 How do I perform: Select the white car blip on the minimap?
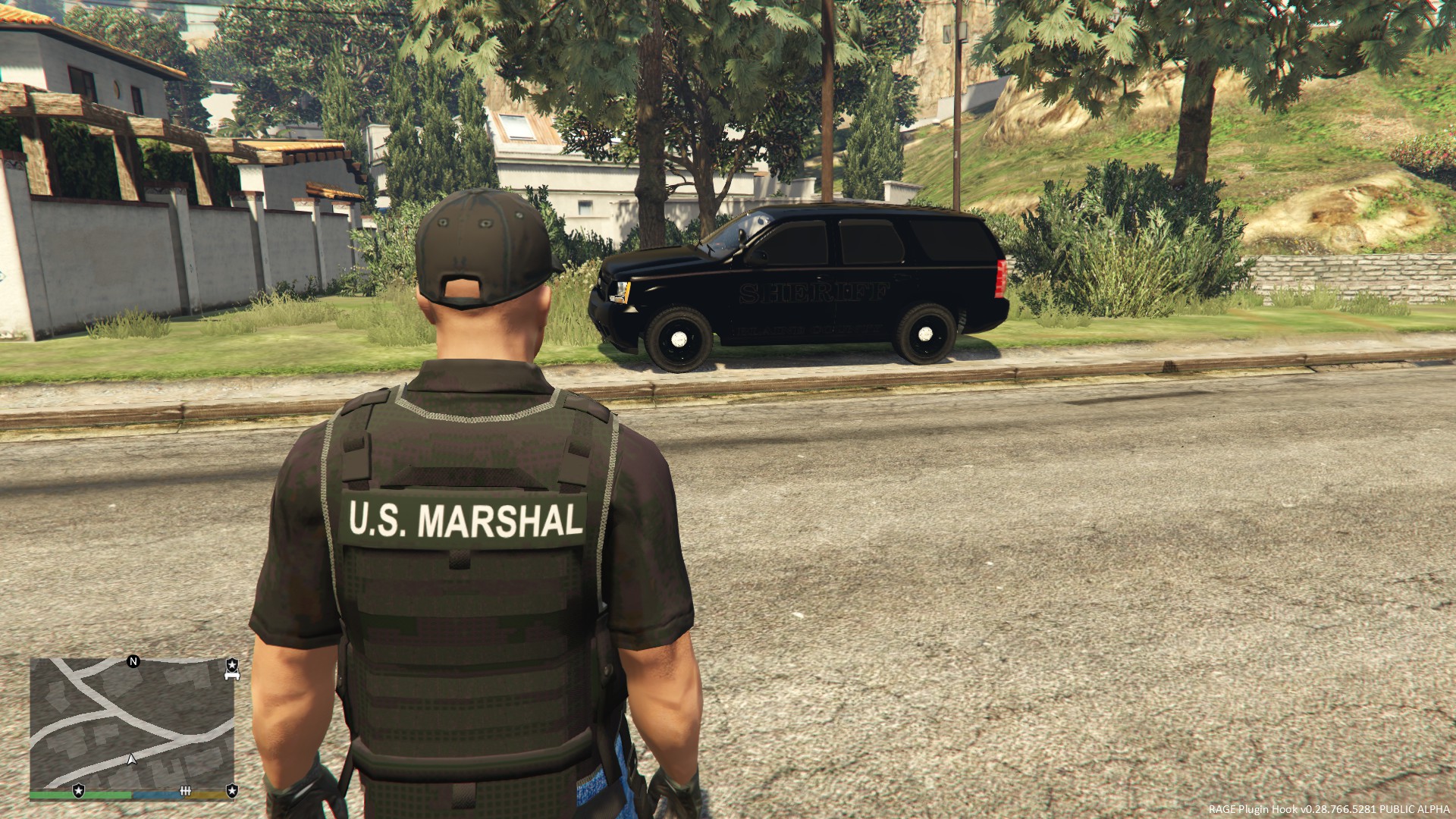(232, 675)
